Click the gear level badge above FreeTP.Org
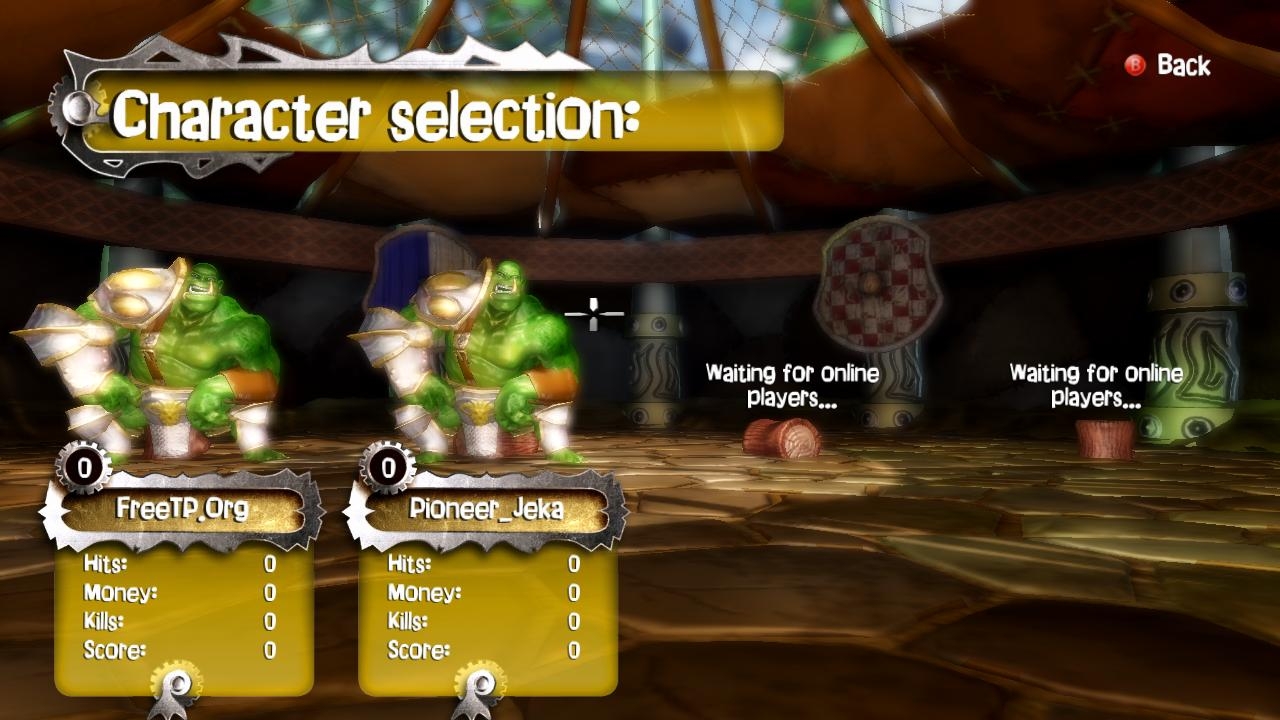The height and width of the screenshot is (720, 1280). [85, 466]
